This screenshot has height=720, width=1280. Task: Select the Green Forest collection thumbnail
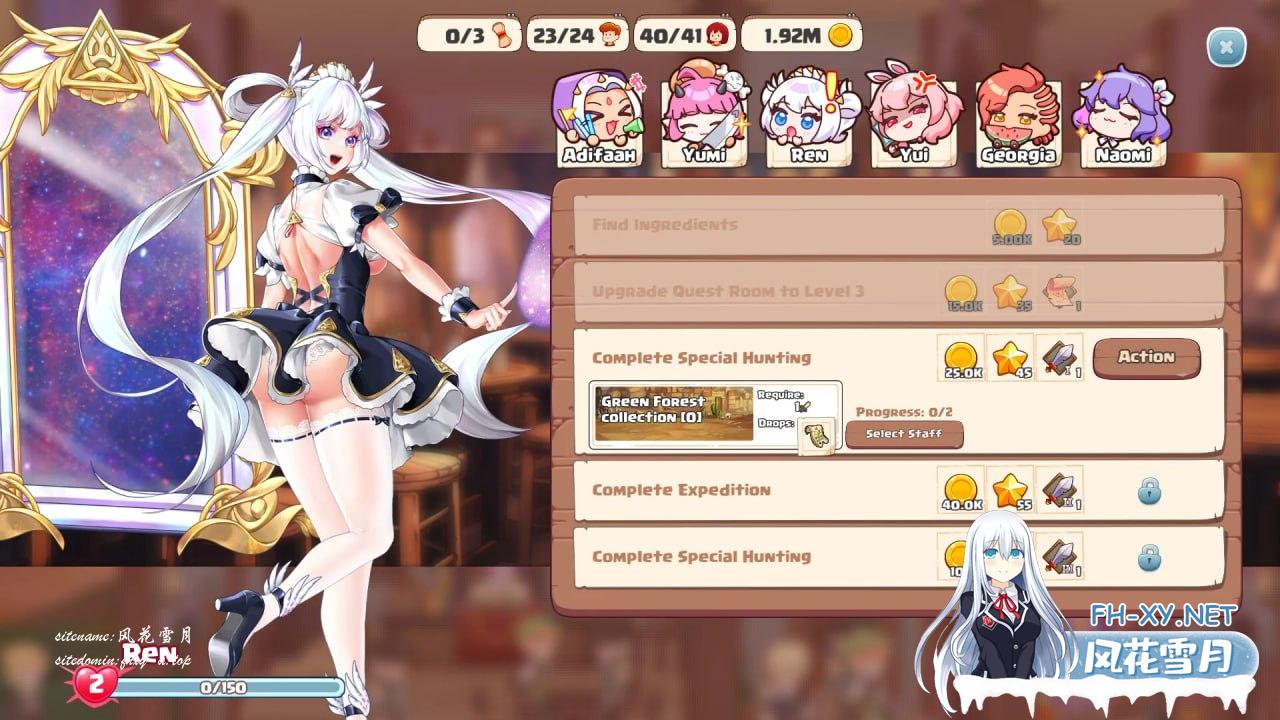pyautogui.click(x=674, y=415)
